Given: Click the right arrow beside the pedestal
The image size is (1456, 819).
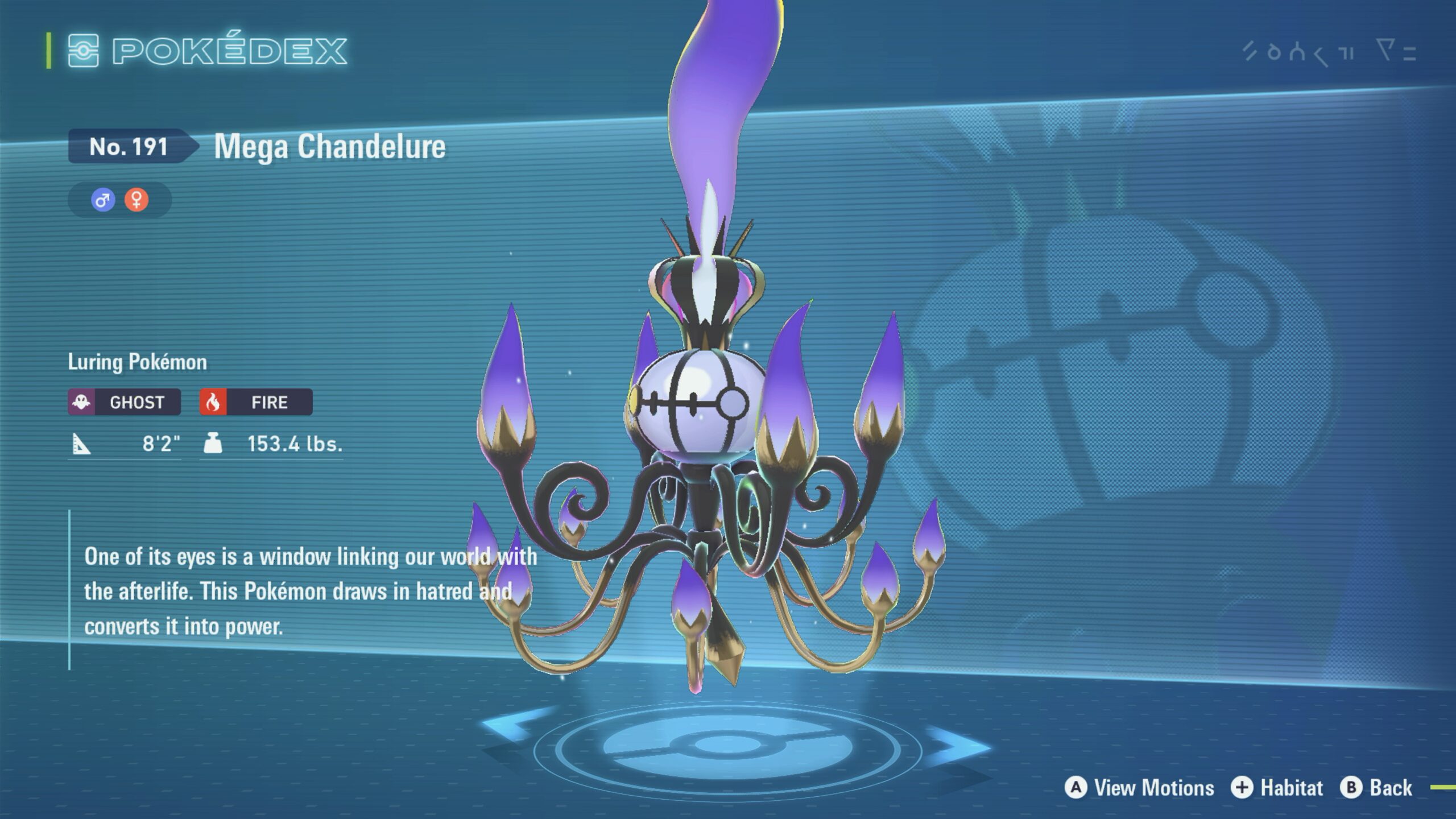Looking at the screenshot, I should 957,743.
